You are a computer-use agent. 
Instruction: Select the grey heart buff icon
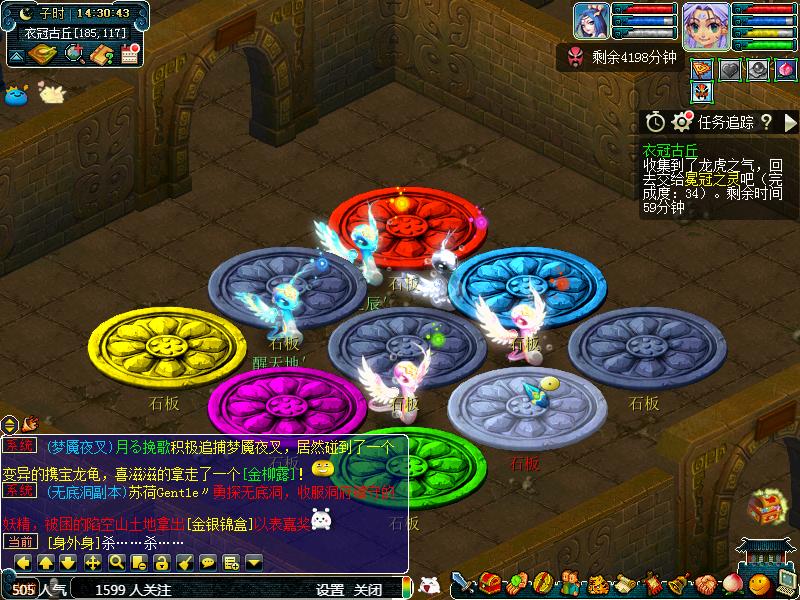[x=731, y=69]
